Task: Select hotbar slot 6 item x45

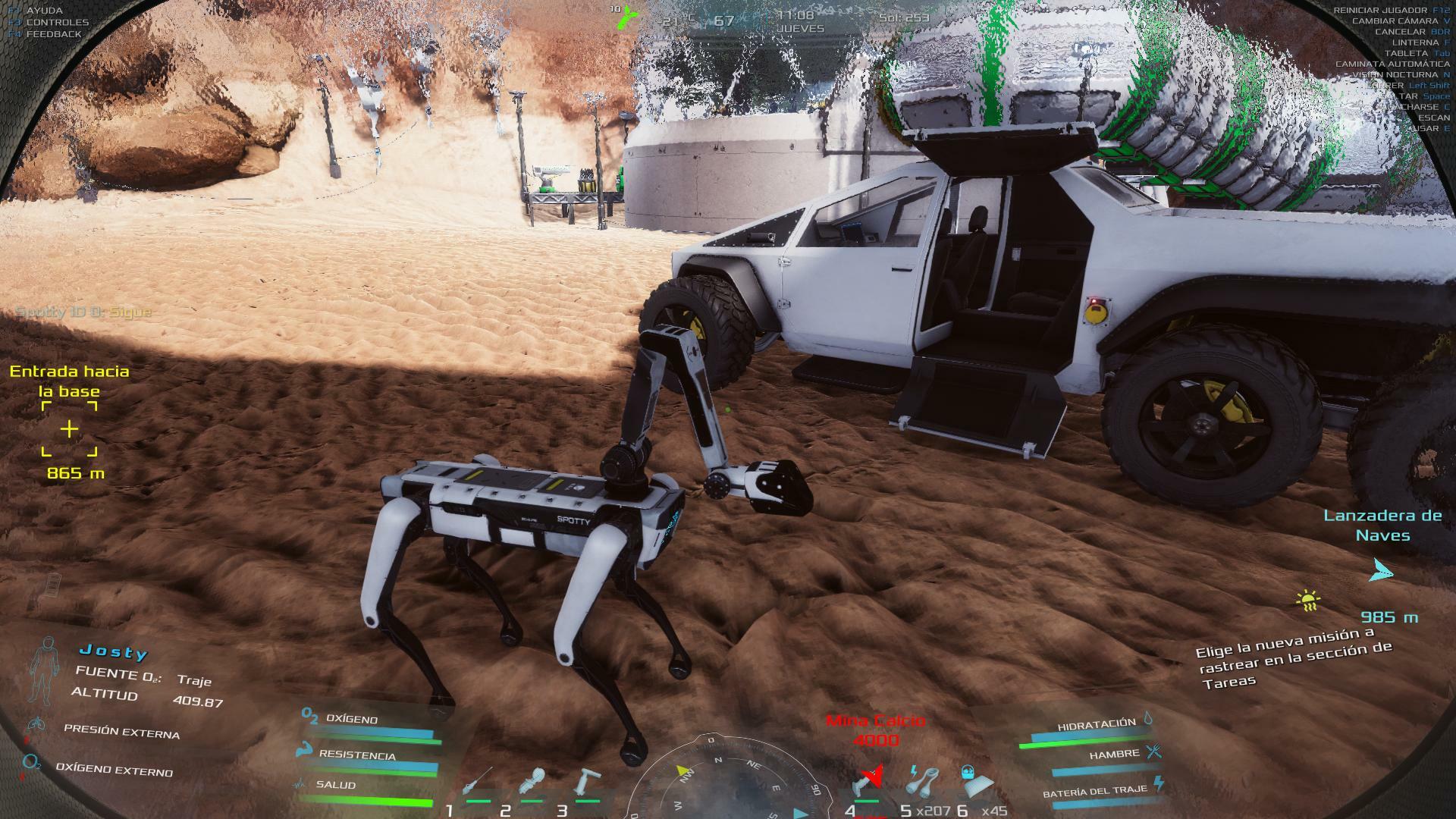Action: click(977, 780)
